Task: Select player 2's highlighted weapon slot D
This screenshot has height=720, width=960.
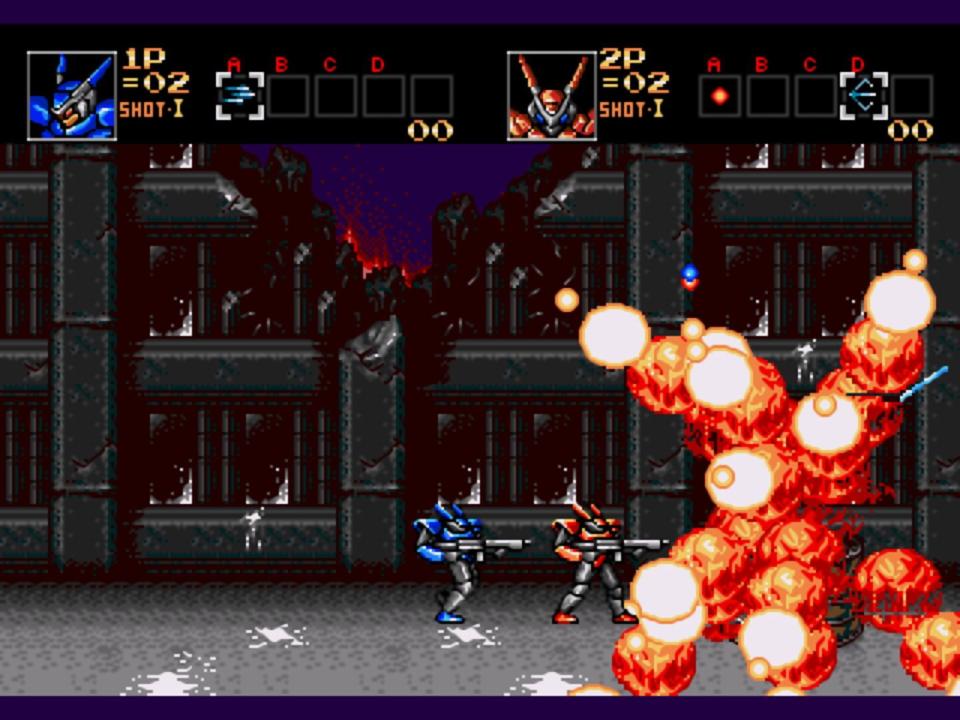Action: coord(863,96)
